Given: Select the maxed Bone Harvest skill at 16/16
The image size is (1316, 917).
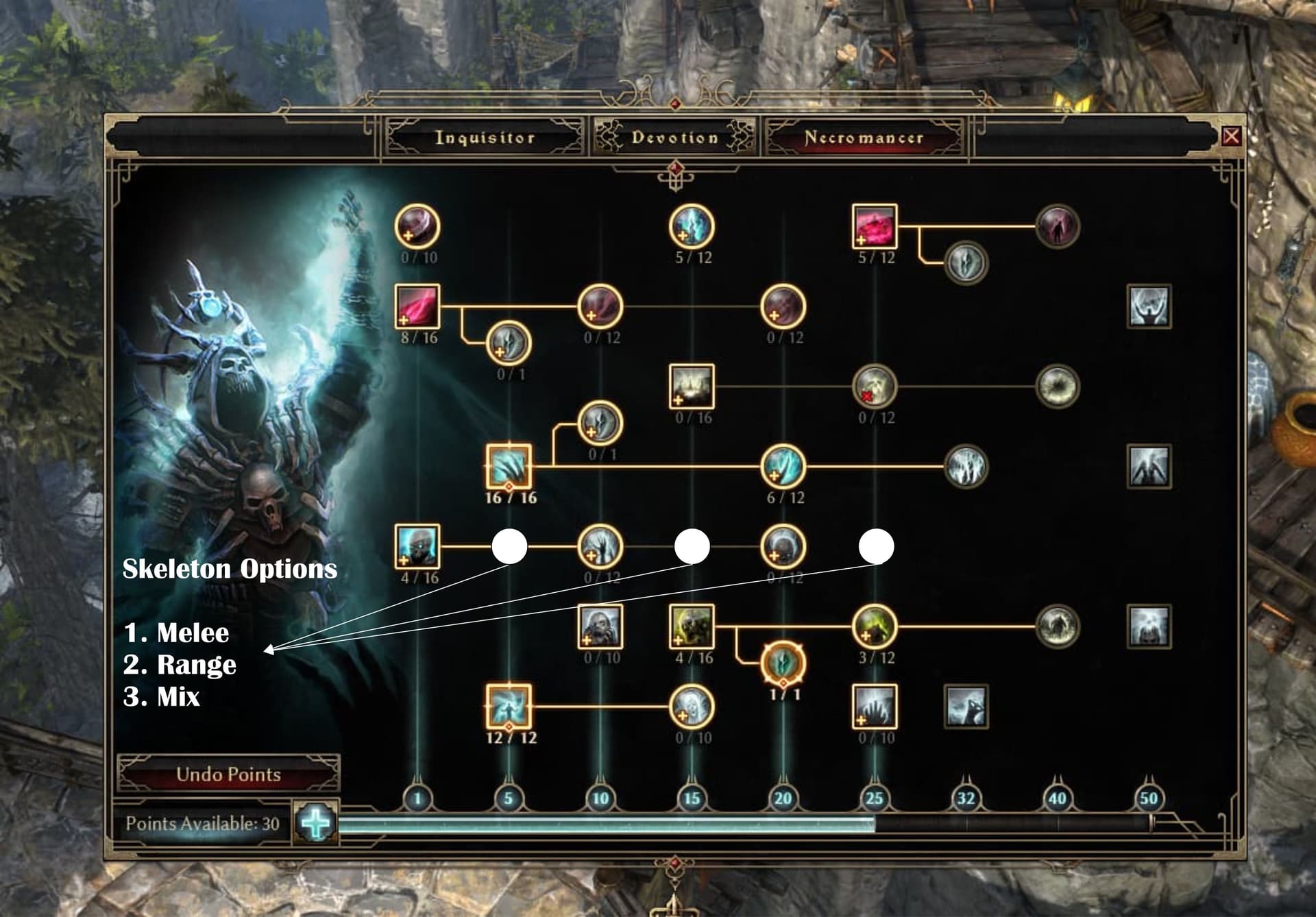Looking at the screenshot, I should [509, 467].
